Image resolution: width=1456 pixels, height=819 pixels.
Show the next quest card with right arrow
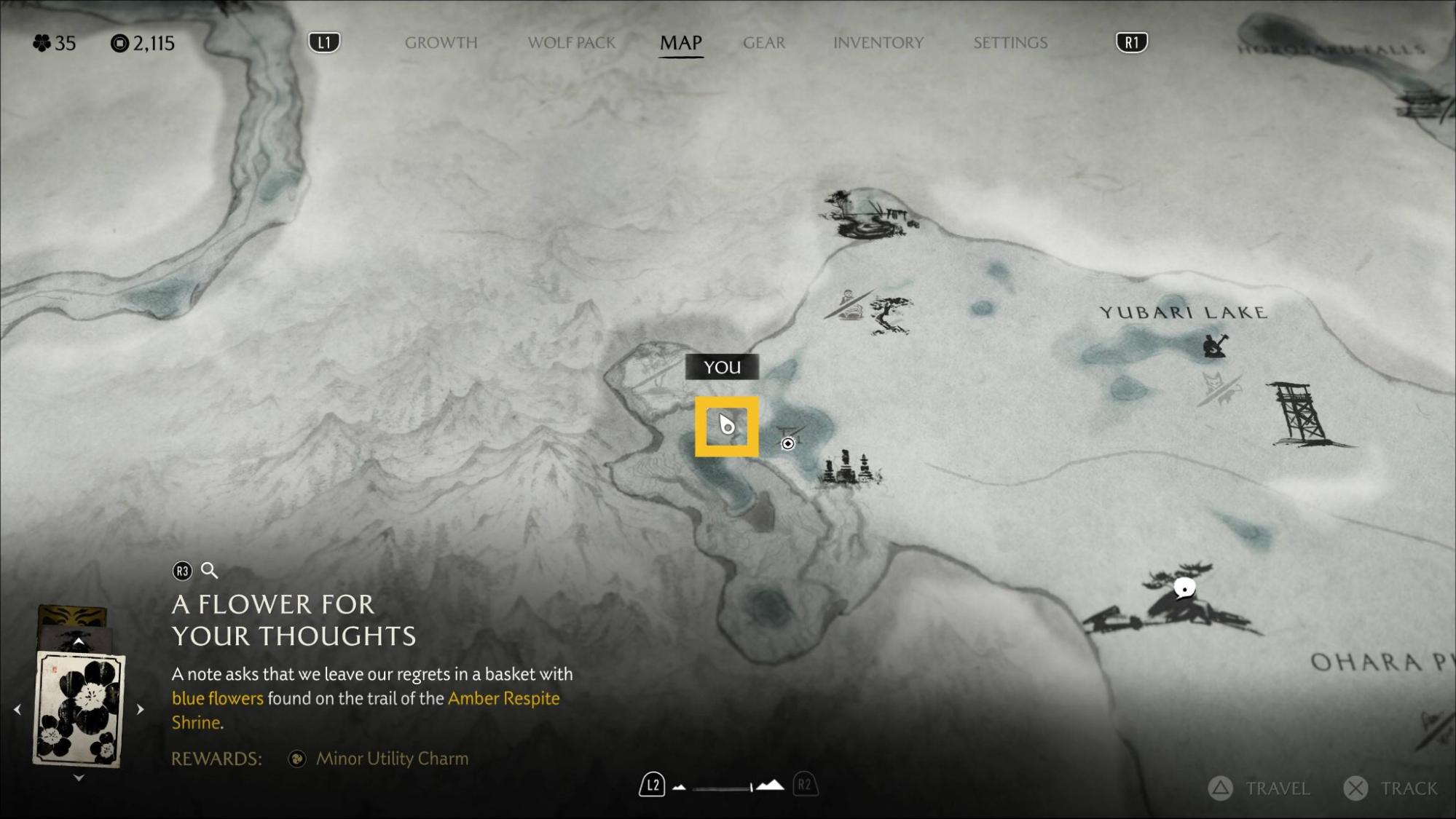[x=141, y=708]
